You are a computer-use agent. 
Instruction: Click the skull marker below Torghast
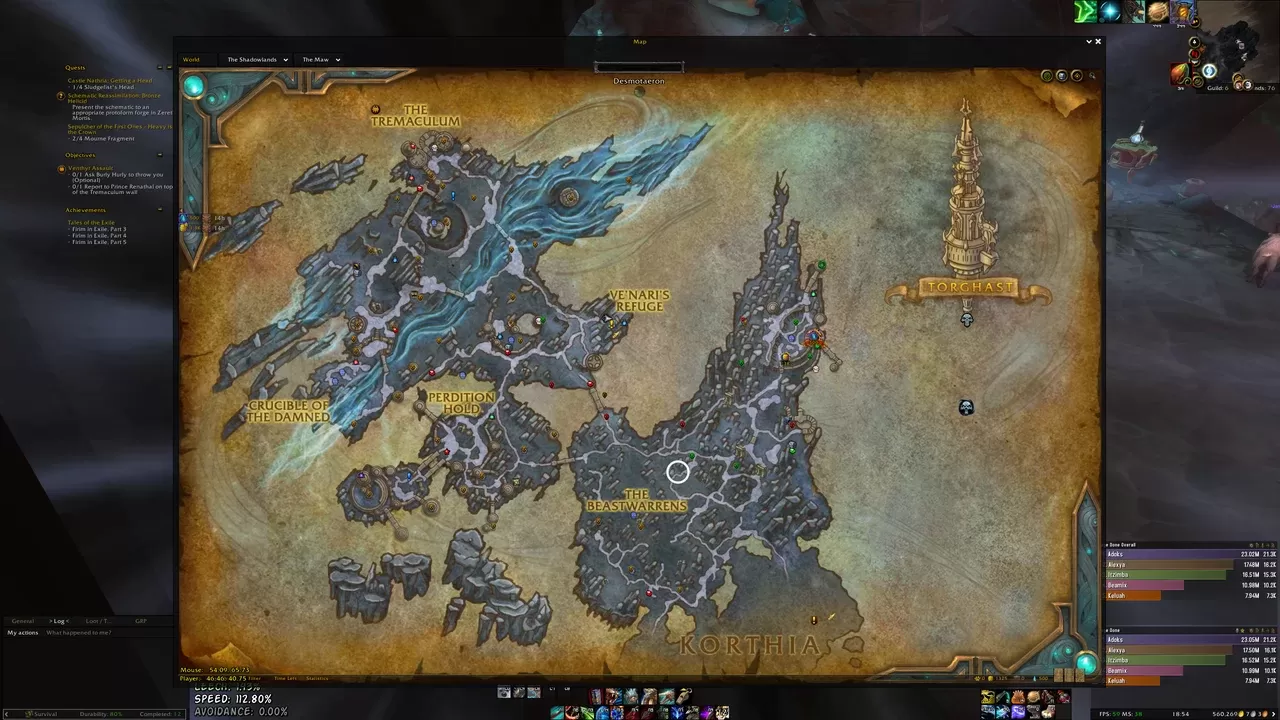(966, 320)
